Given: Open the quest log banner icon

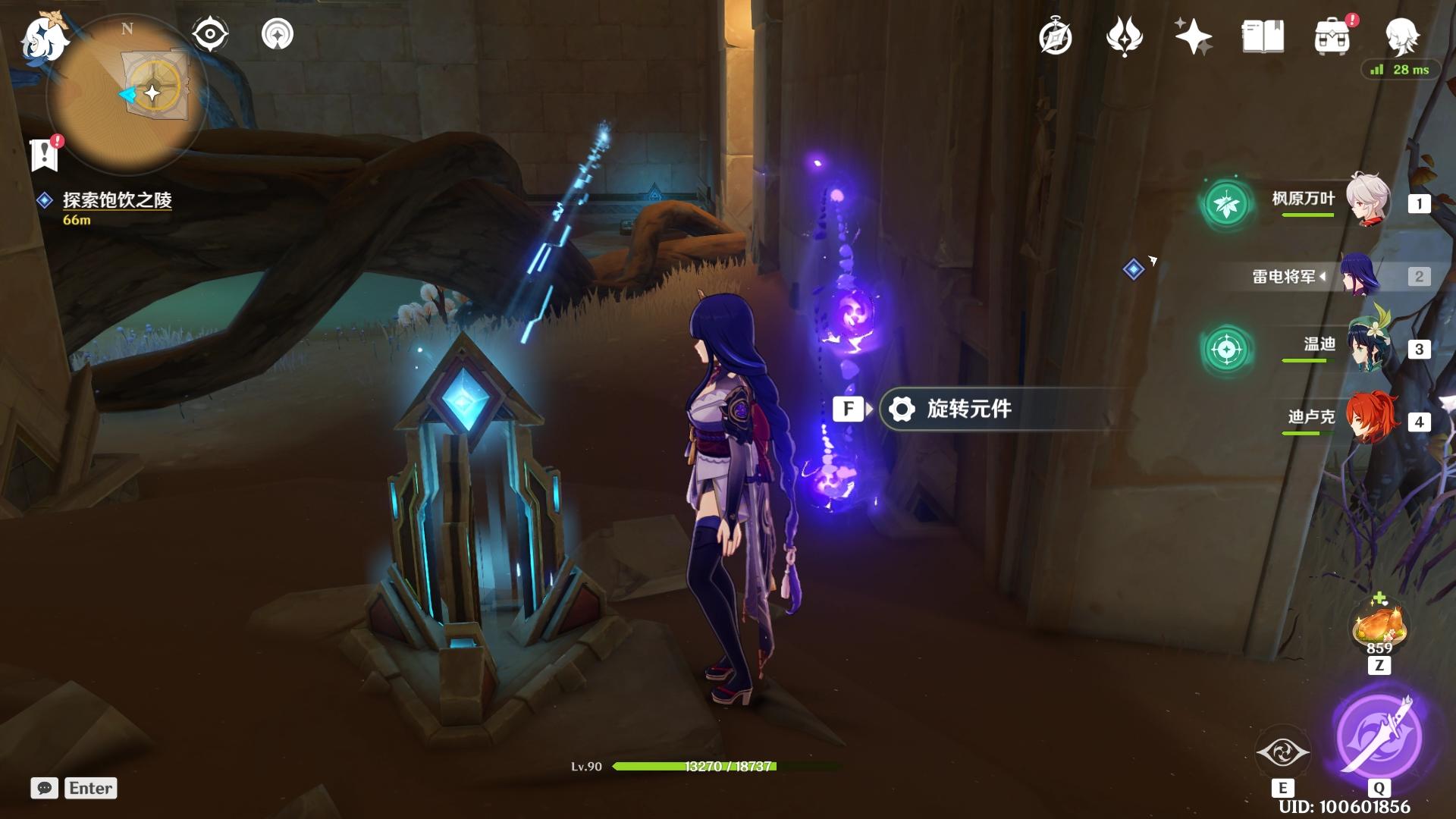Looking at the screenshot, I should [45, 155].
